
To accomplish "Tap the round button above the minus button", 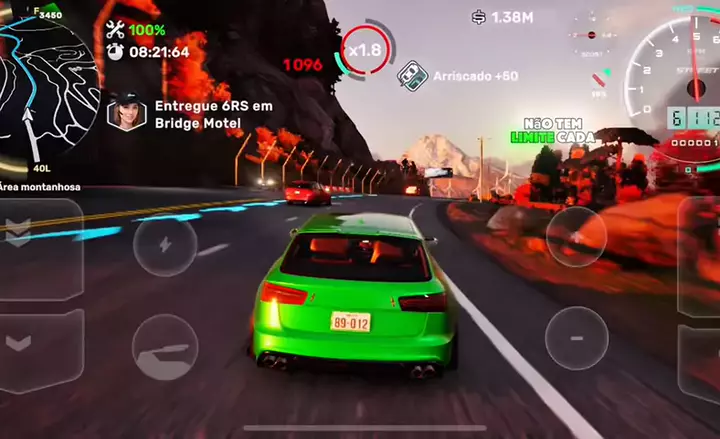I will coord(576,236).
